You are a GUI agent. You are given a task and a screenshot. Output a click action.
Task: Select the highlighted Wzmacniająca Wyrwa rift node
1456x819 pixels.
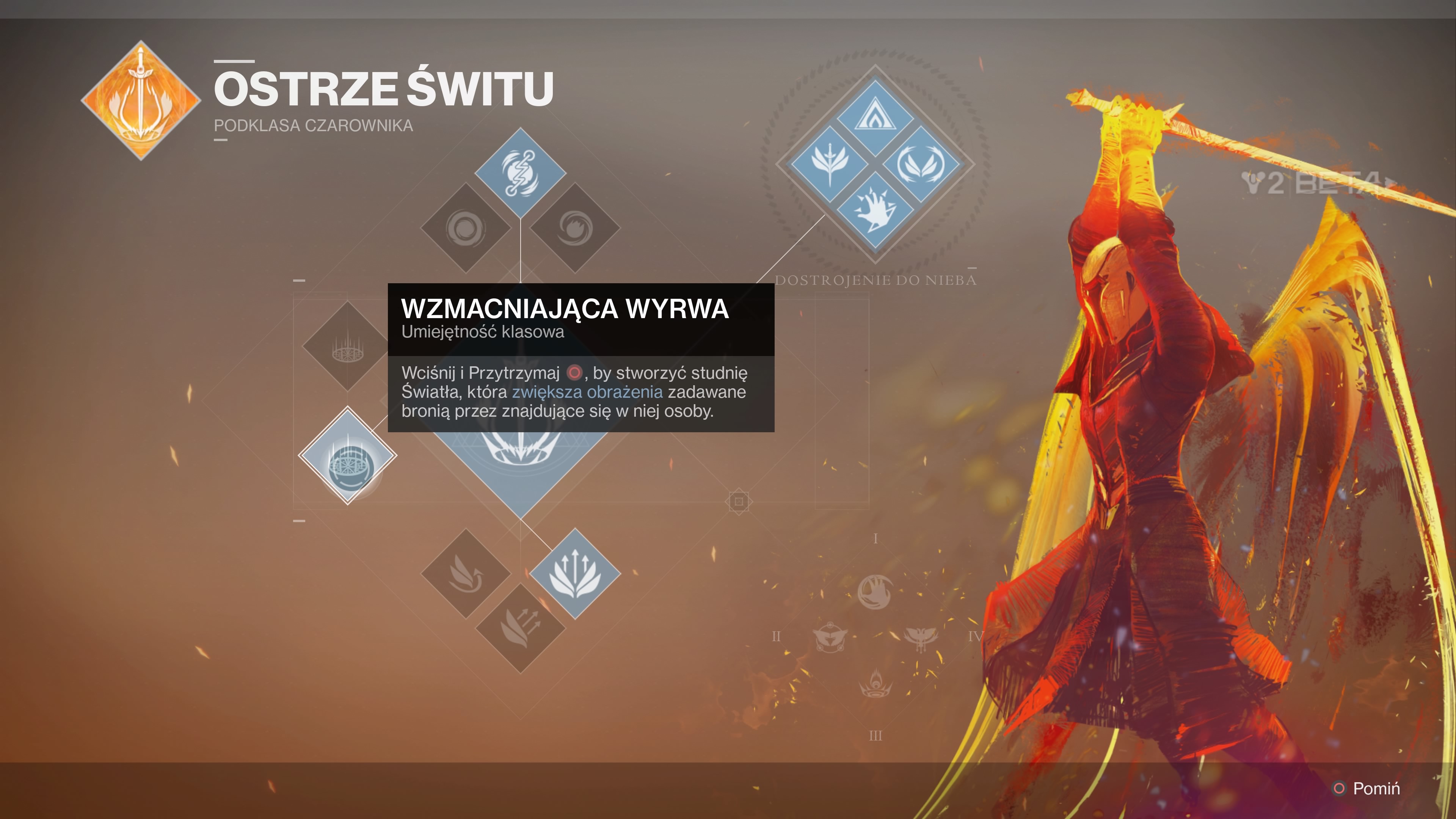click(x=348, y=455)
